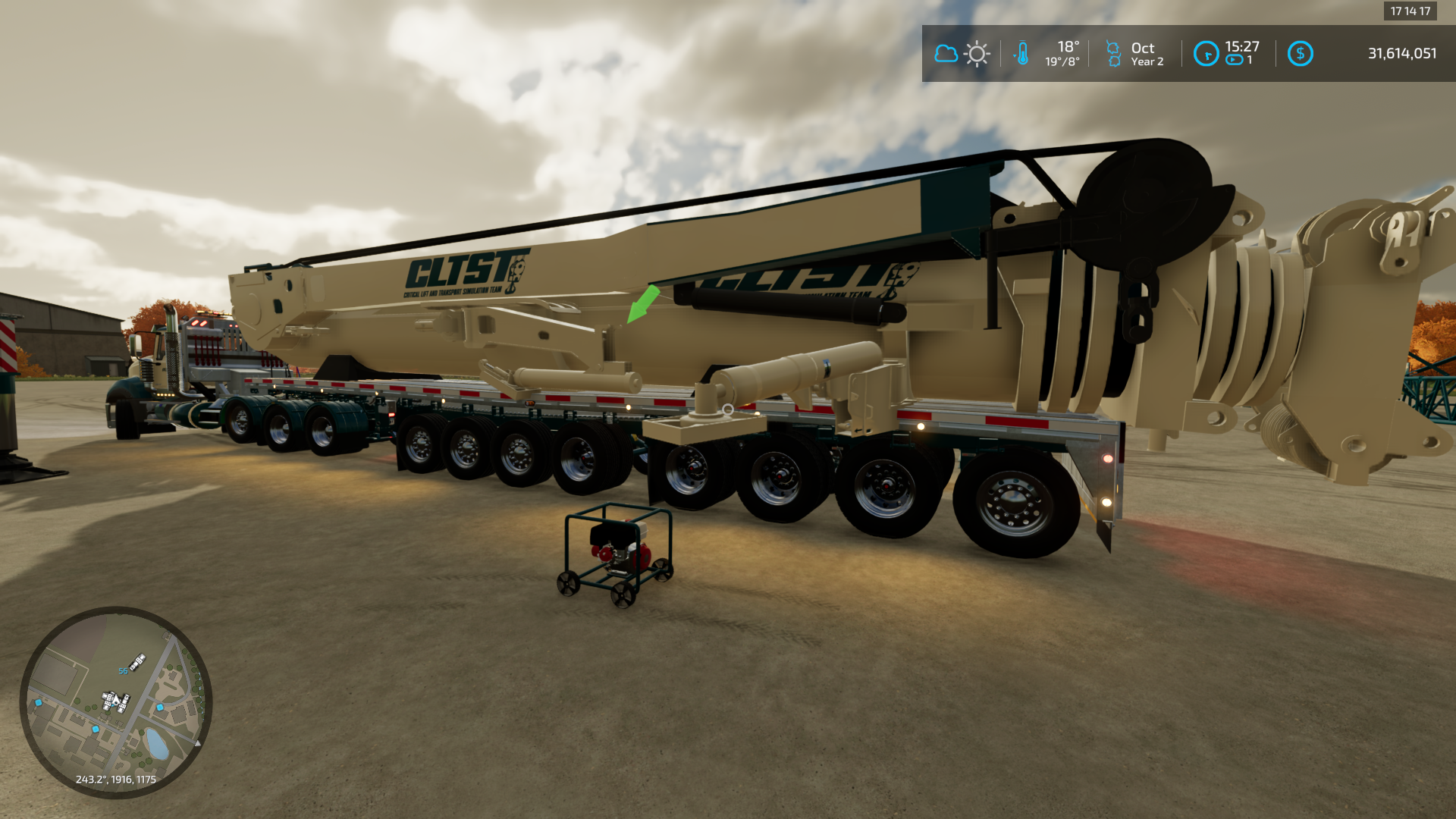
Task: Click the player vehicle icon on the minimap
Action: (115, 701)
